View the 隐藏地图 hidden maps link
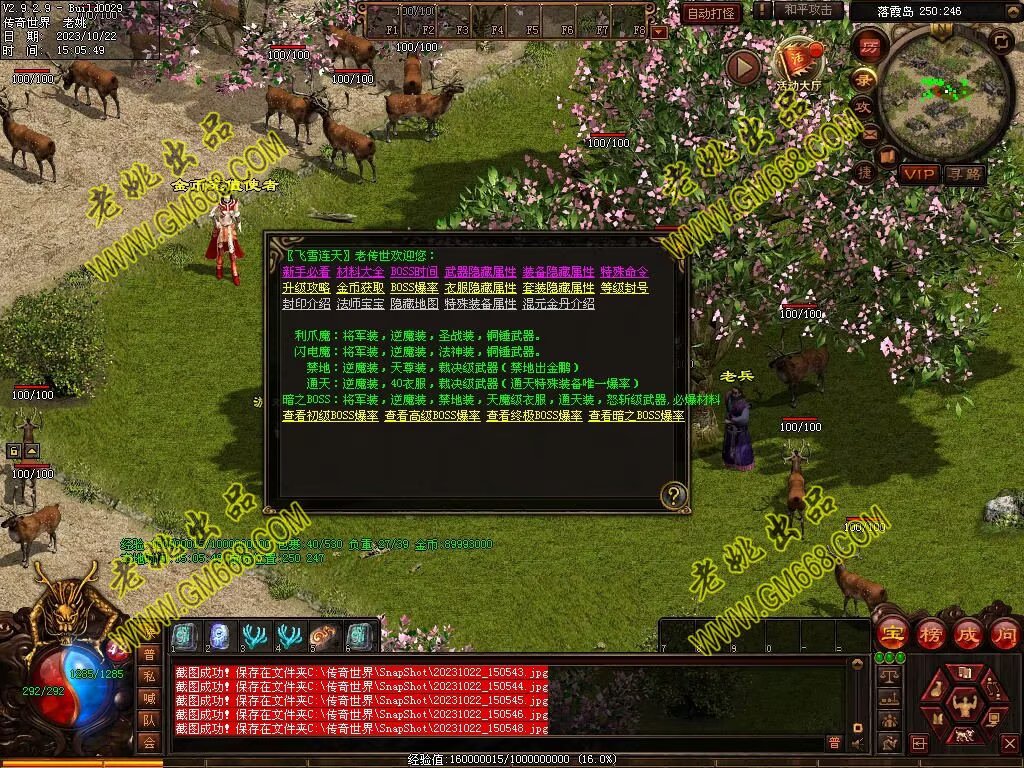Viewport: 1024px width, 768px height. tap(414, 304)
